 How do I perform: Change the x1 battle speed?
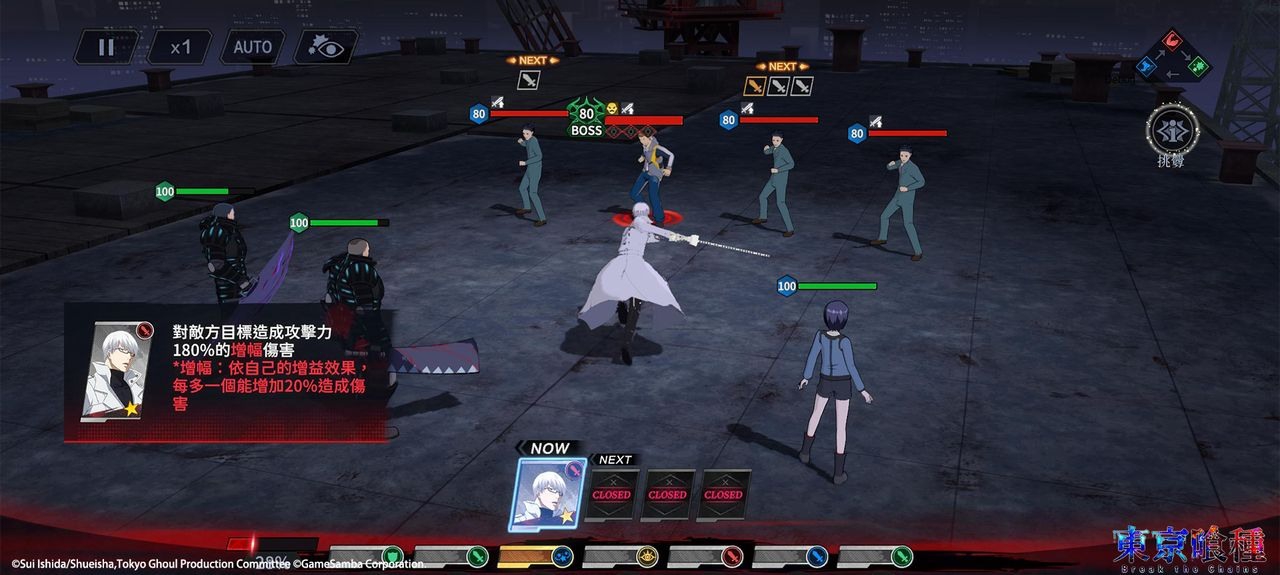(x=180, y=47)
